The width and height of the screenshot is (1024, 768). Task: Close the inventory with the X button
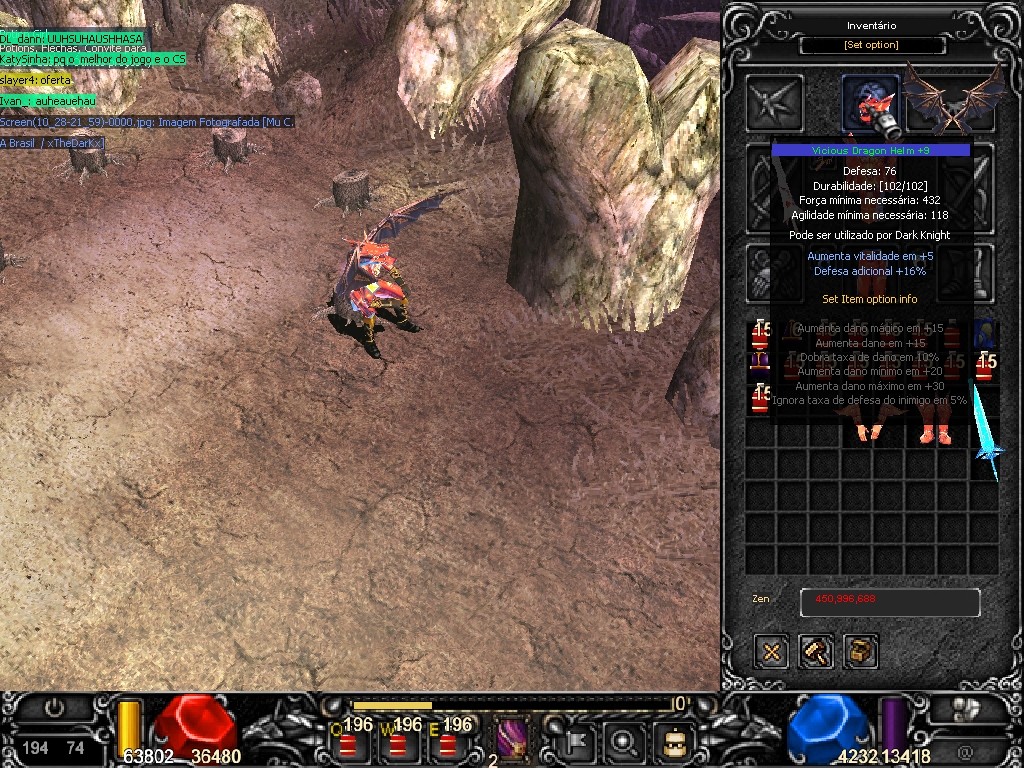(x=772, y=652)
